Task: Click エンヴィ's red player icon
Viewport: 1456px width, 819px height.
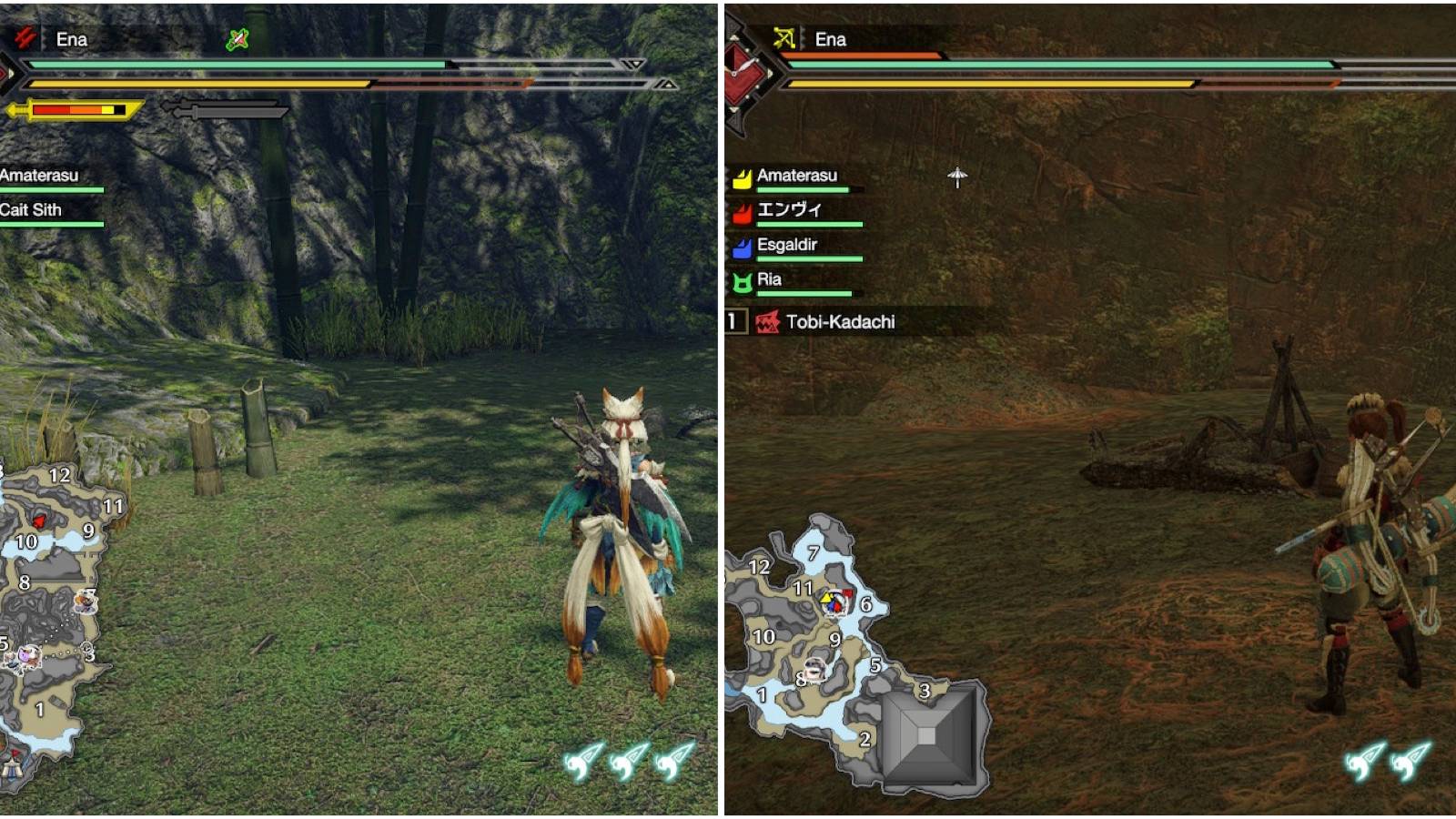Action: tap(742, 211)
